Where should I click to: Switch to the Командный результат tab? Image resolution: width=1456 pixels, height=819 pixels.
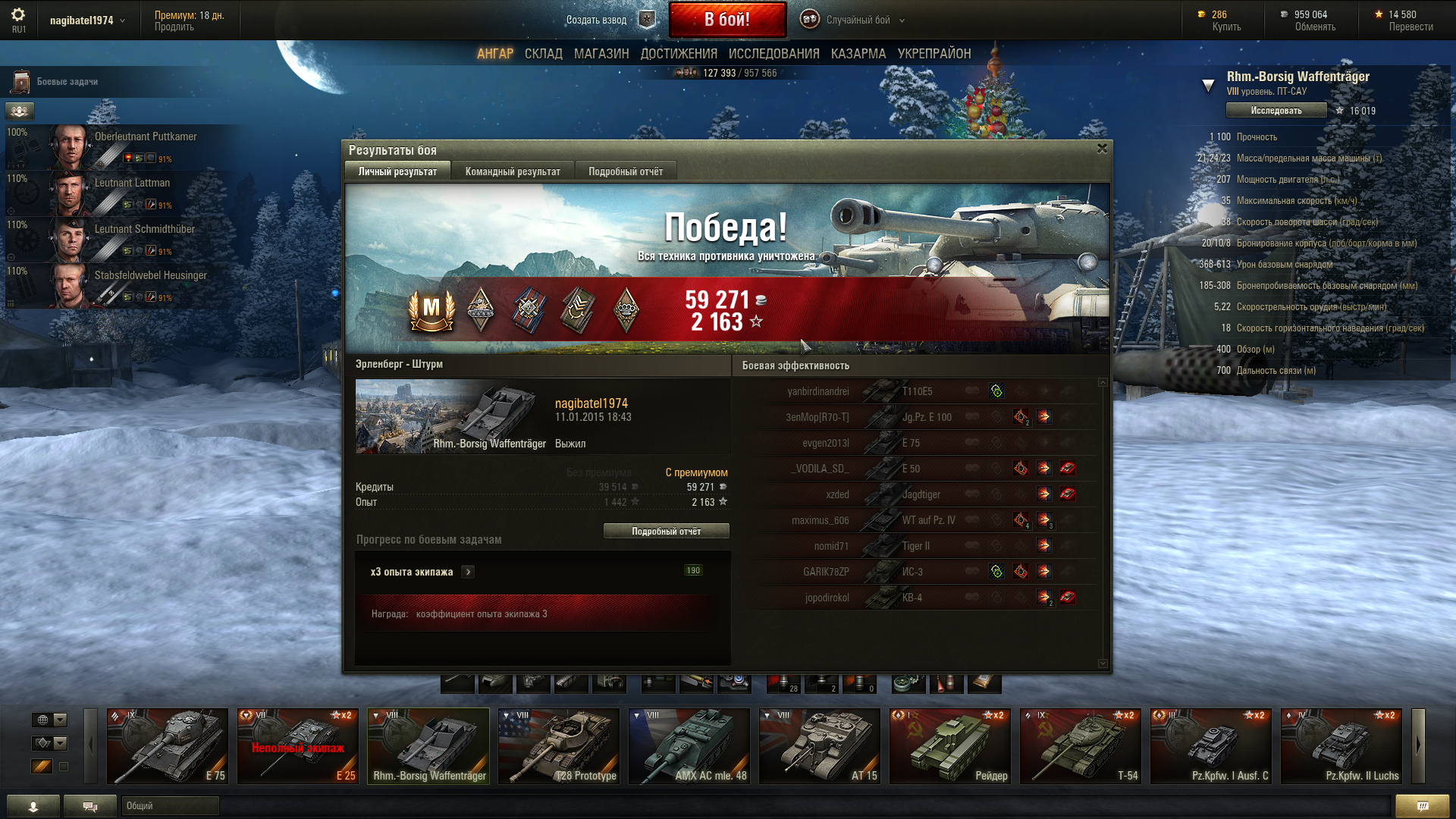coord(513,171)
